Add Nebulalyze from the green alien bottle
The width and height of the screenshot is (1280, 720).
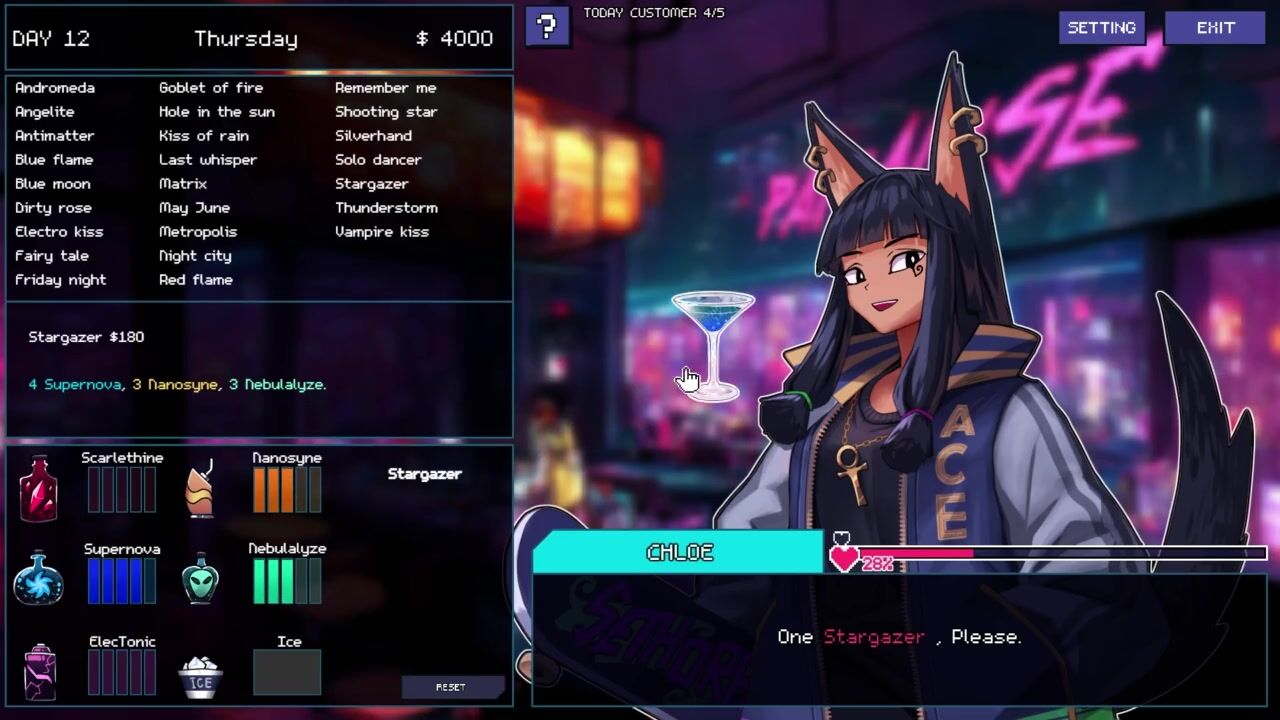[201, 579]
